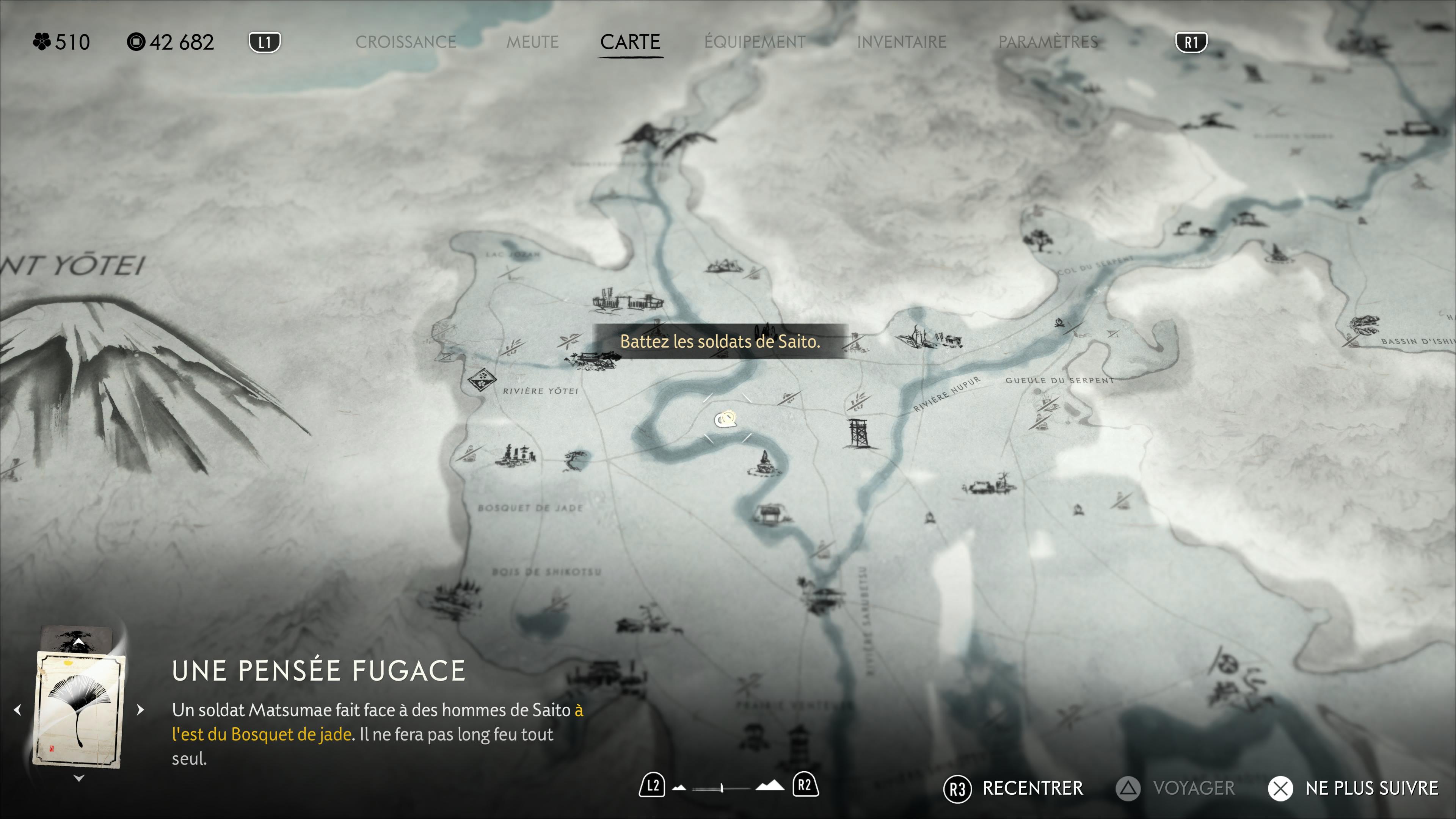The image size is (1456, 819).
Task: Show the next quest card with right arrow
Action: (x=140, y=710)
